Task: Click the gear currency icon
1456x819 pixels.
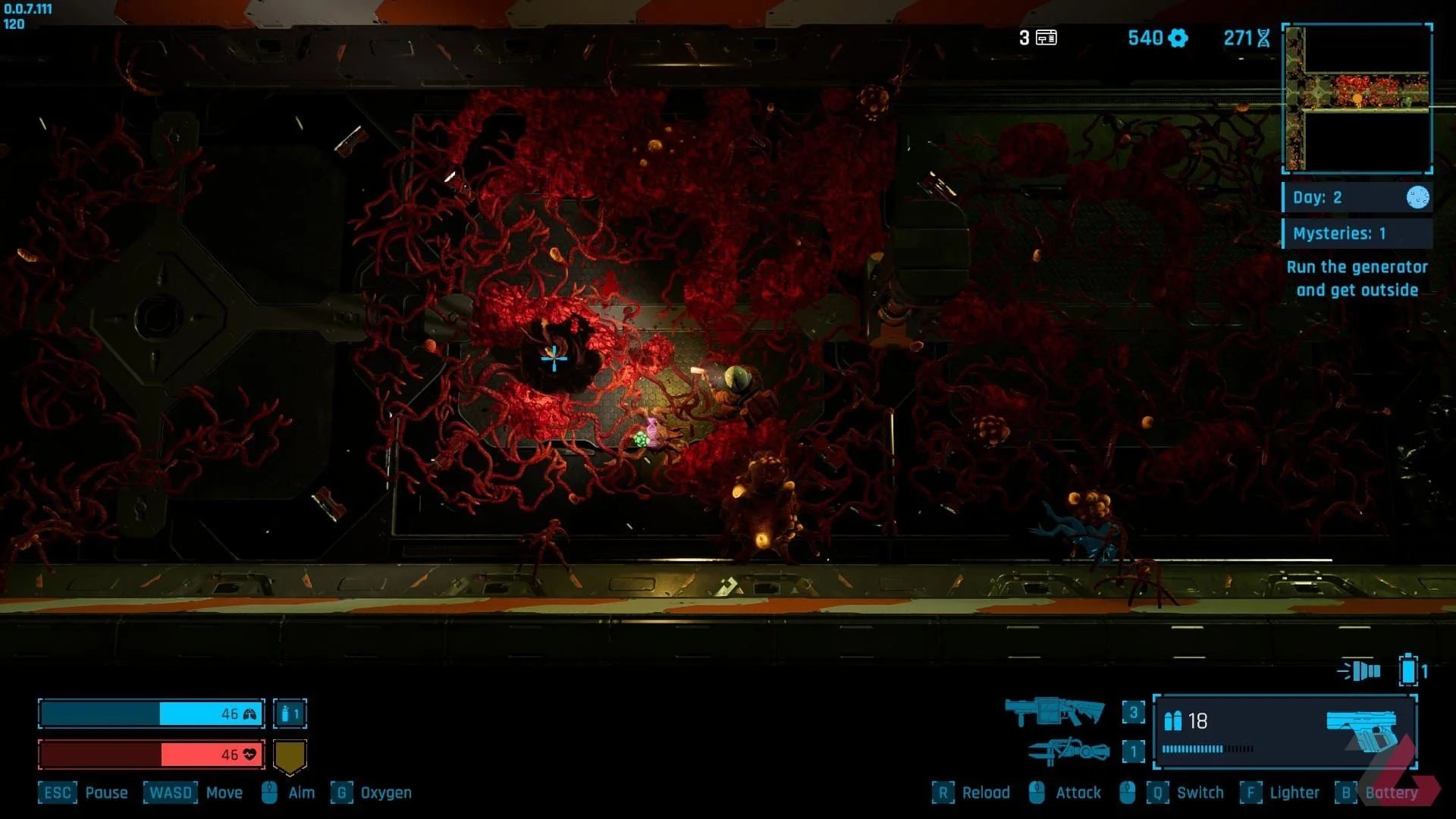Action: tap(1178, 38)
